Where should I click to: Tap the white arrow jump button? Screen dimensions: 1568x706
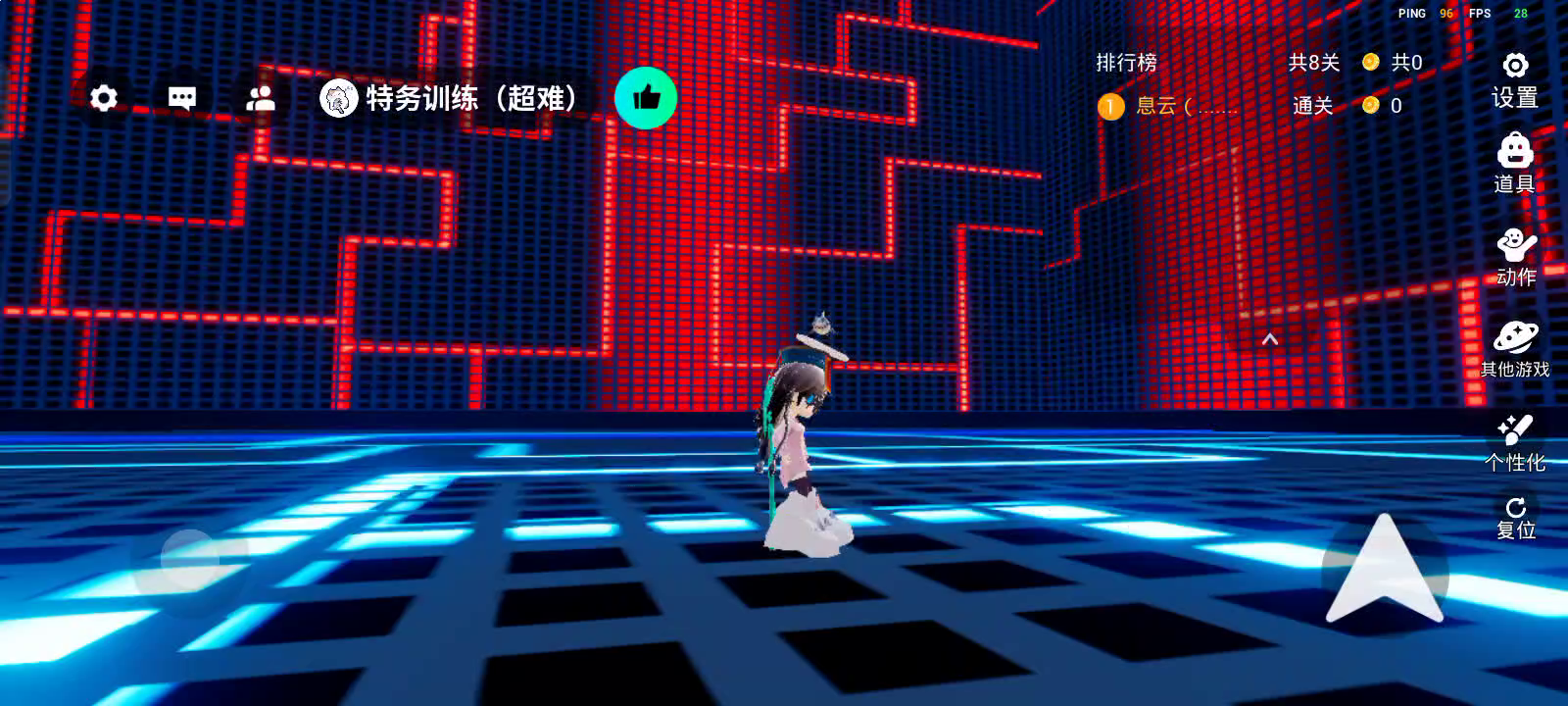click(1384, 571)
